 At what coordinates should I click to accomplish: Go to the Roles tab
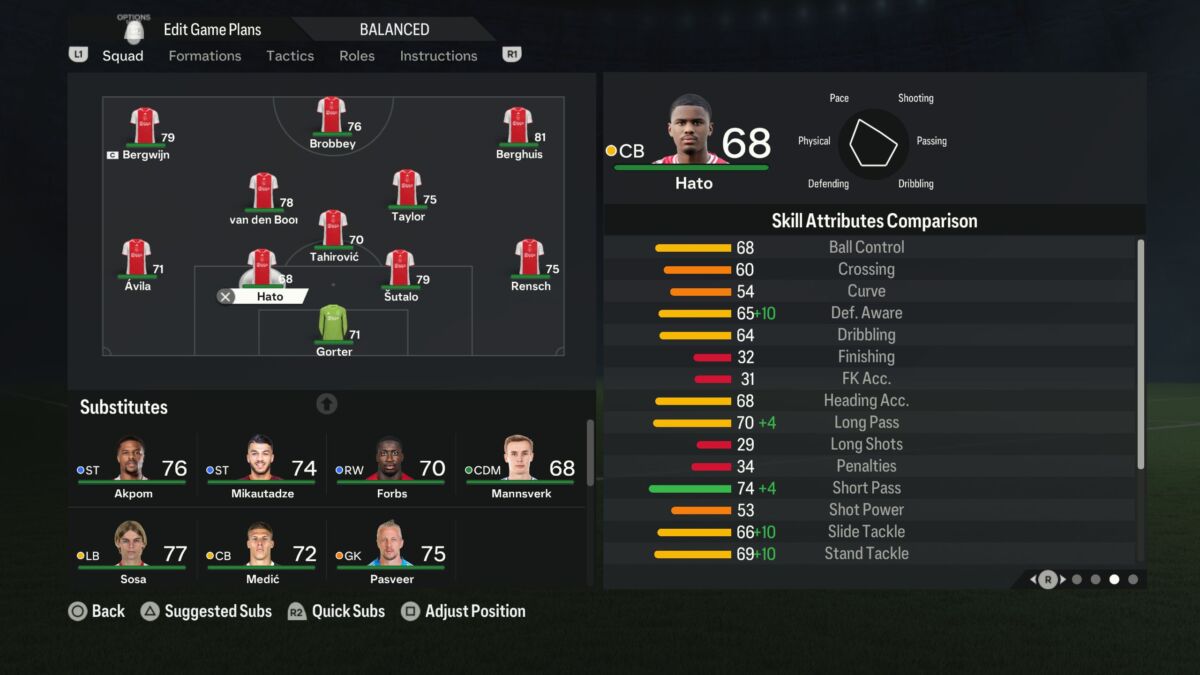tap(357, 56)
